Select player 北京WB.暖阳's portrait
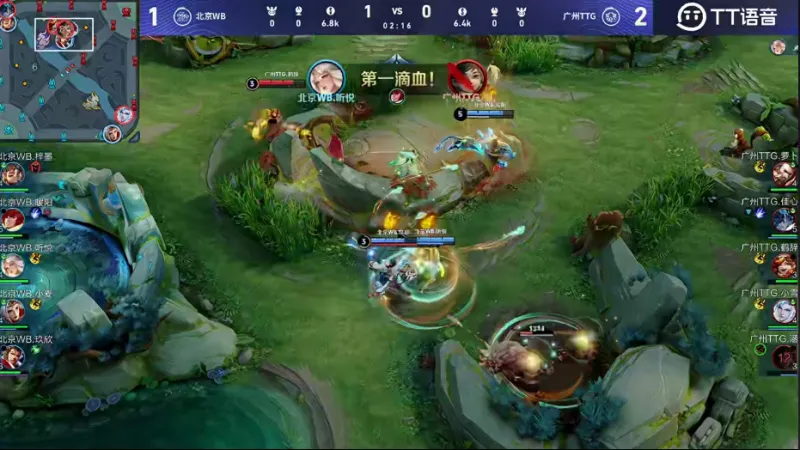The width and height of the screenshot is (800, 450). pos(13,219)
